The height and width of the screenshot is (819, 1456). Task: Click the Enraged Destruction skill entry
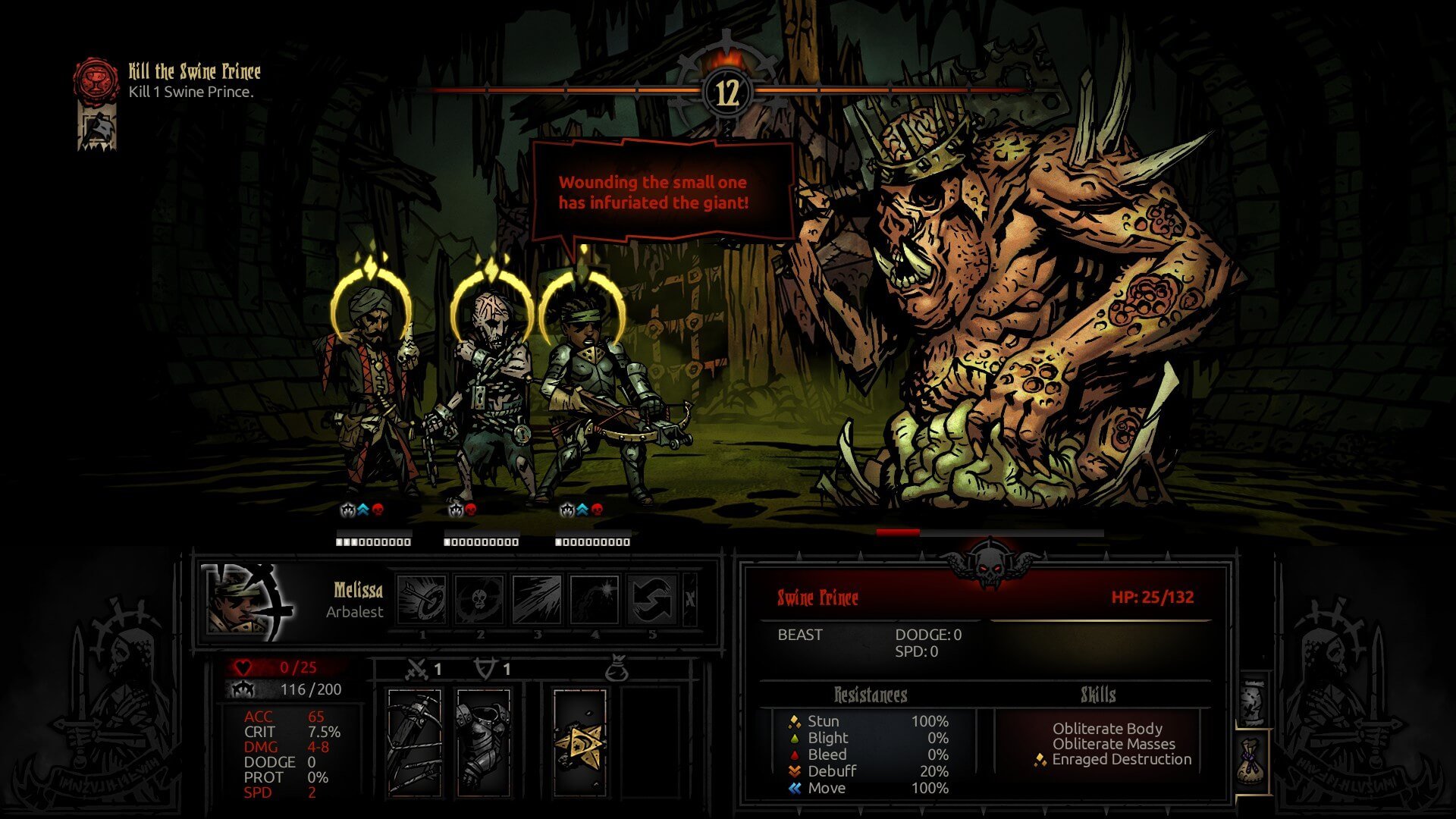(x=1121, y=759)
